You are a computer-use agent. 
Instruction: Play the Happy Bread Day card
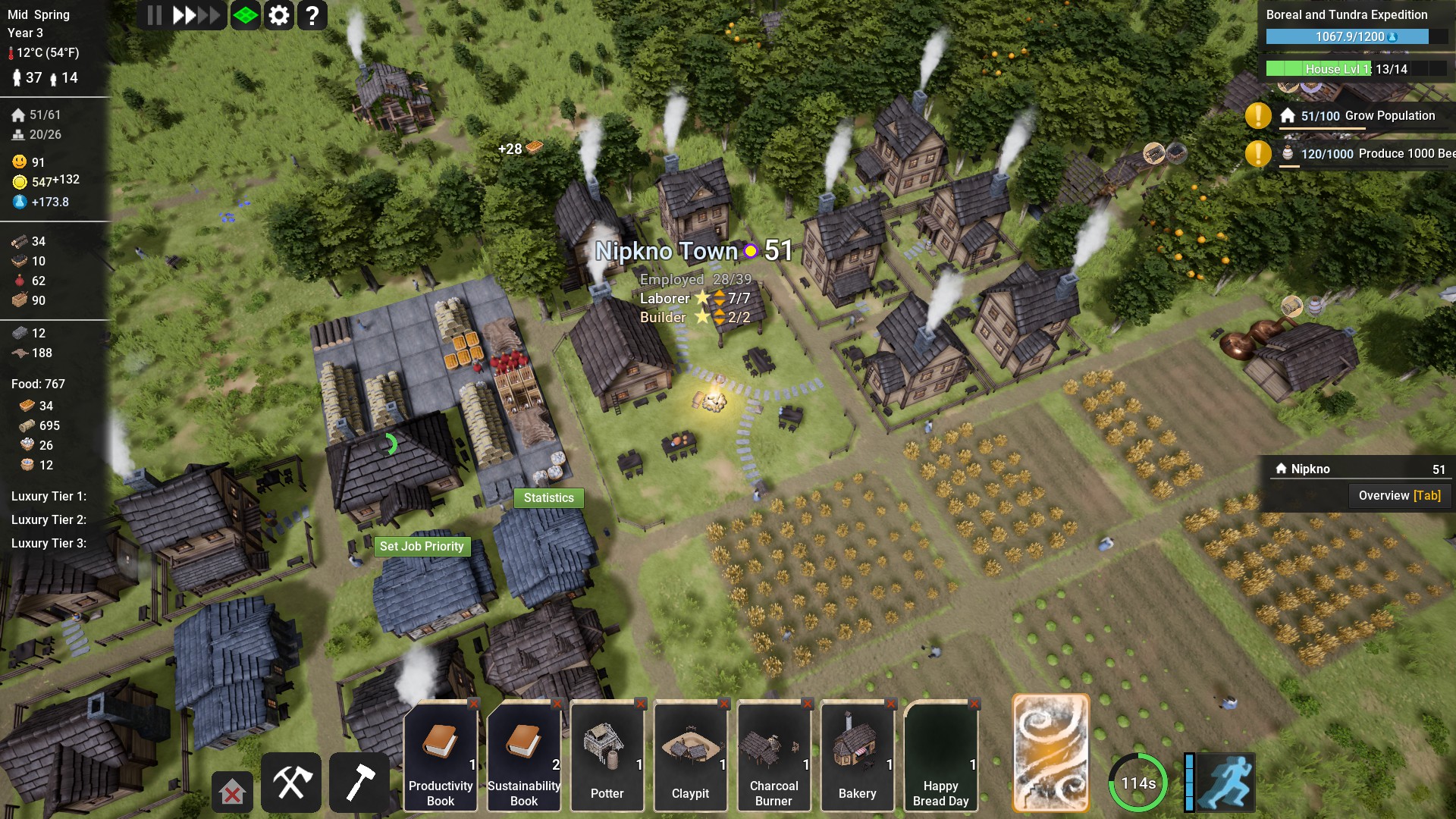tap(941, 756)
